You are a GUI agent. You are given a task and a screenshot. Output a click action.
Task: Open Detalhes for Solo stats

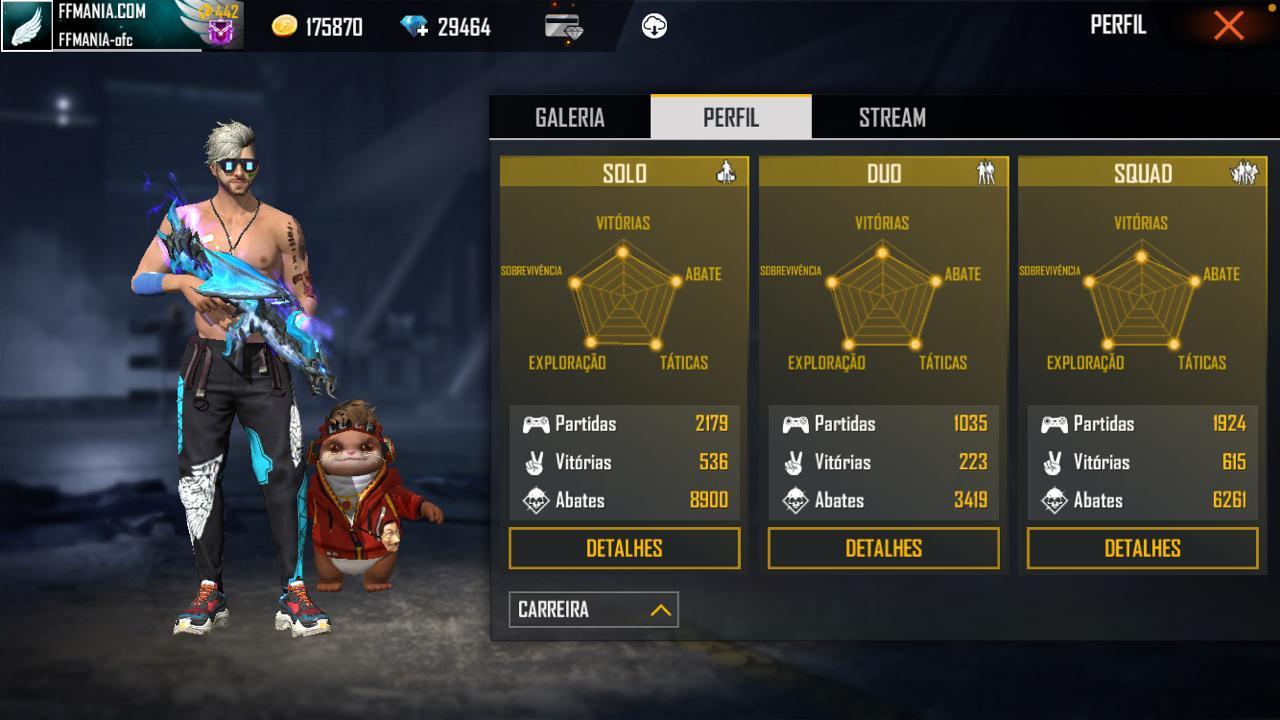coord(624,548)
